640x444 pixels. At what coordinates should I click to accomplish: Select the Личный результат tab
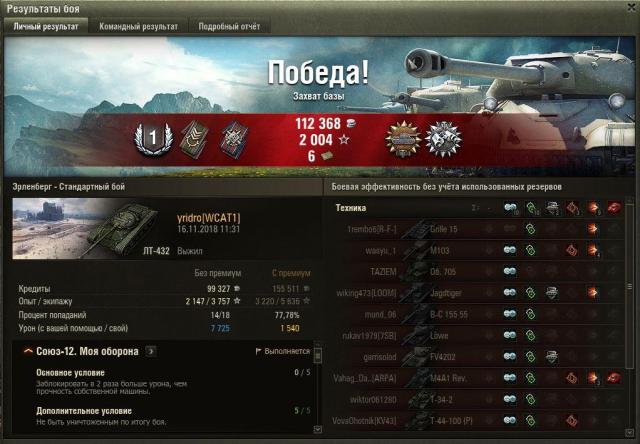coord(45,27)
